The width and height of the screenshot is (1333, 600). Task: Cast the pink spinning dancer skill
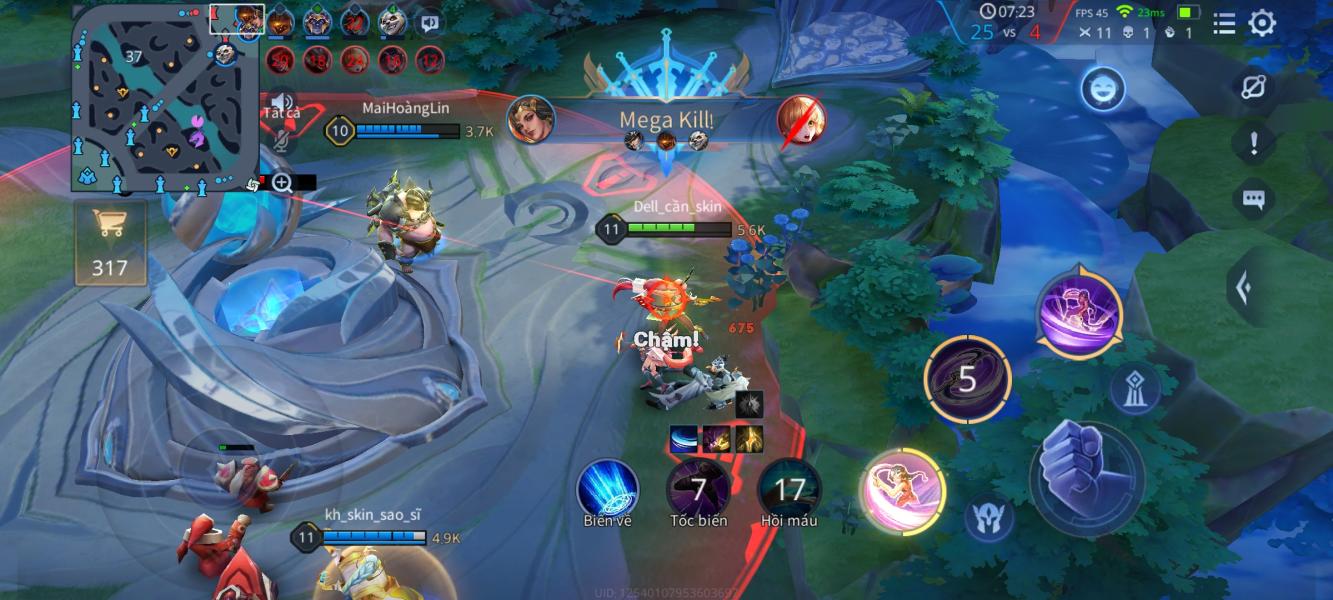[903, 490]
